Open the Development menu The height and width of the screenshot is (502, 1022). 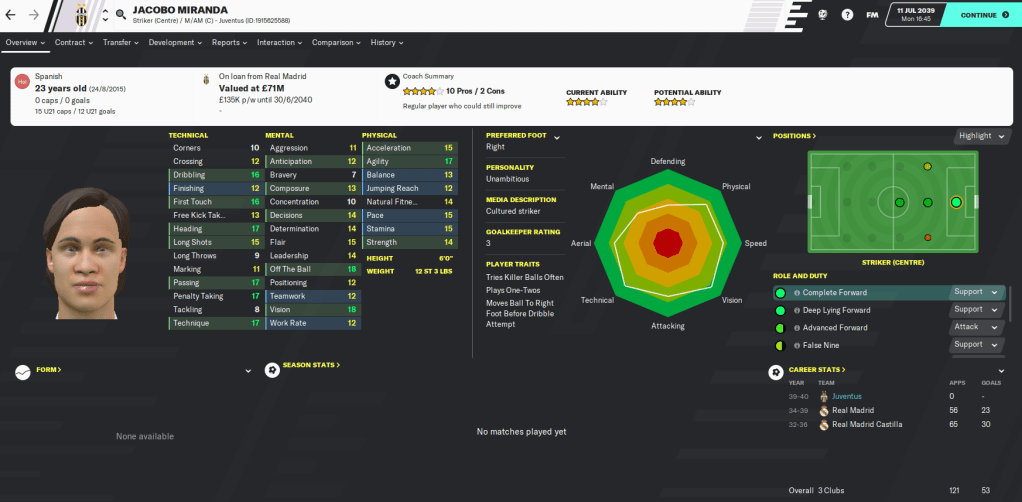(175, 43)
